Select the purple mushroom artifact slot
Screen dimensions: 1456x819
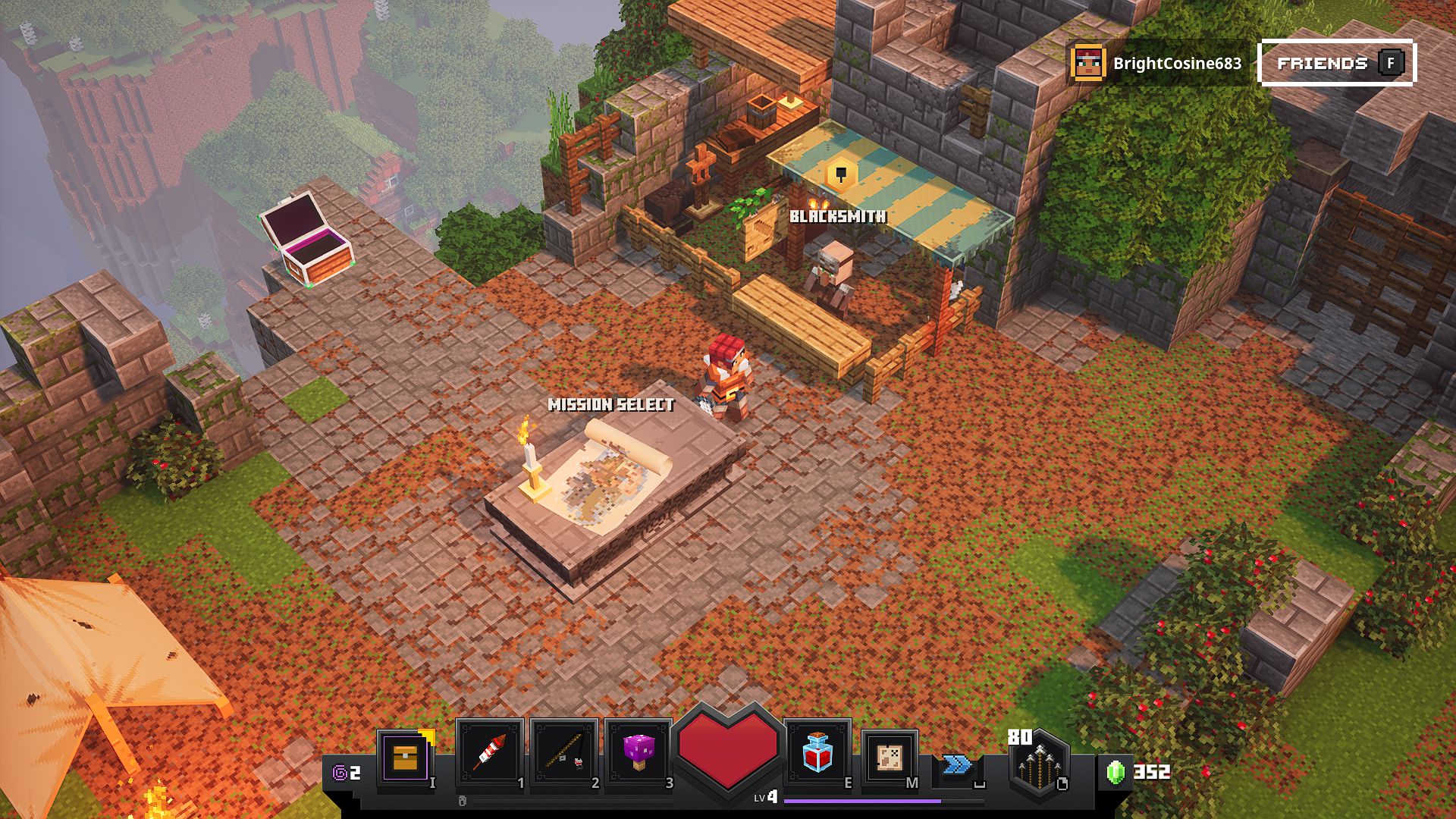(x=638, y=753)
